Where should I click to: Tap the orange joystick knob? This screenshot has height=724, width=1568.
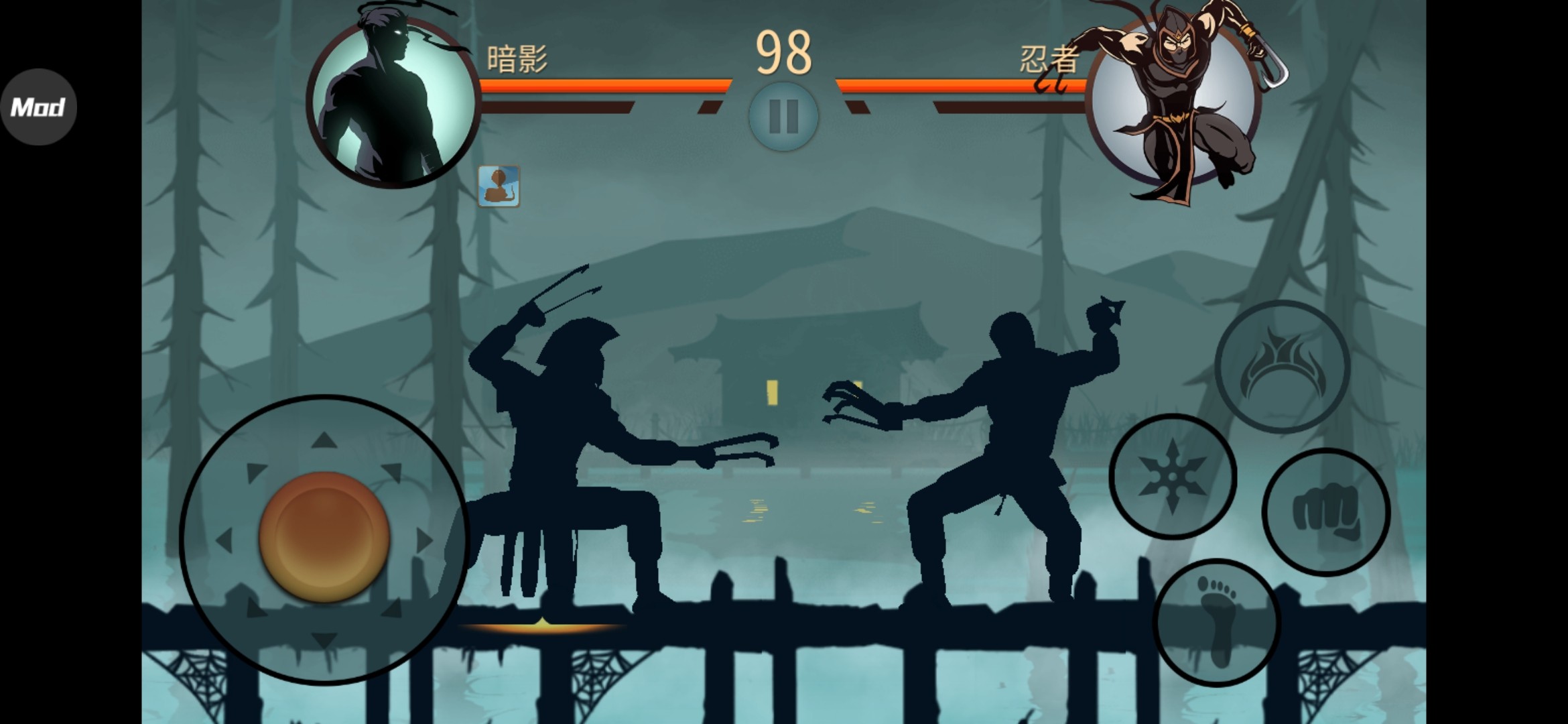[324, 536]
